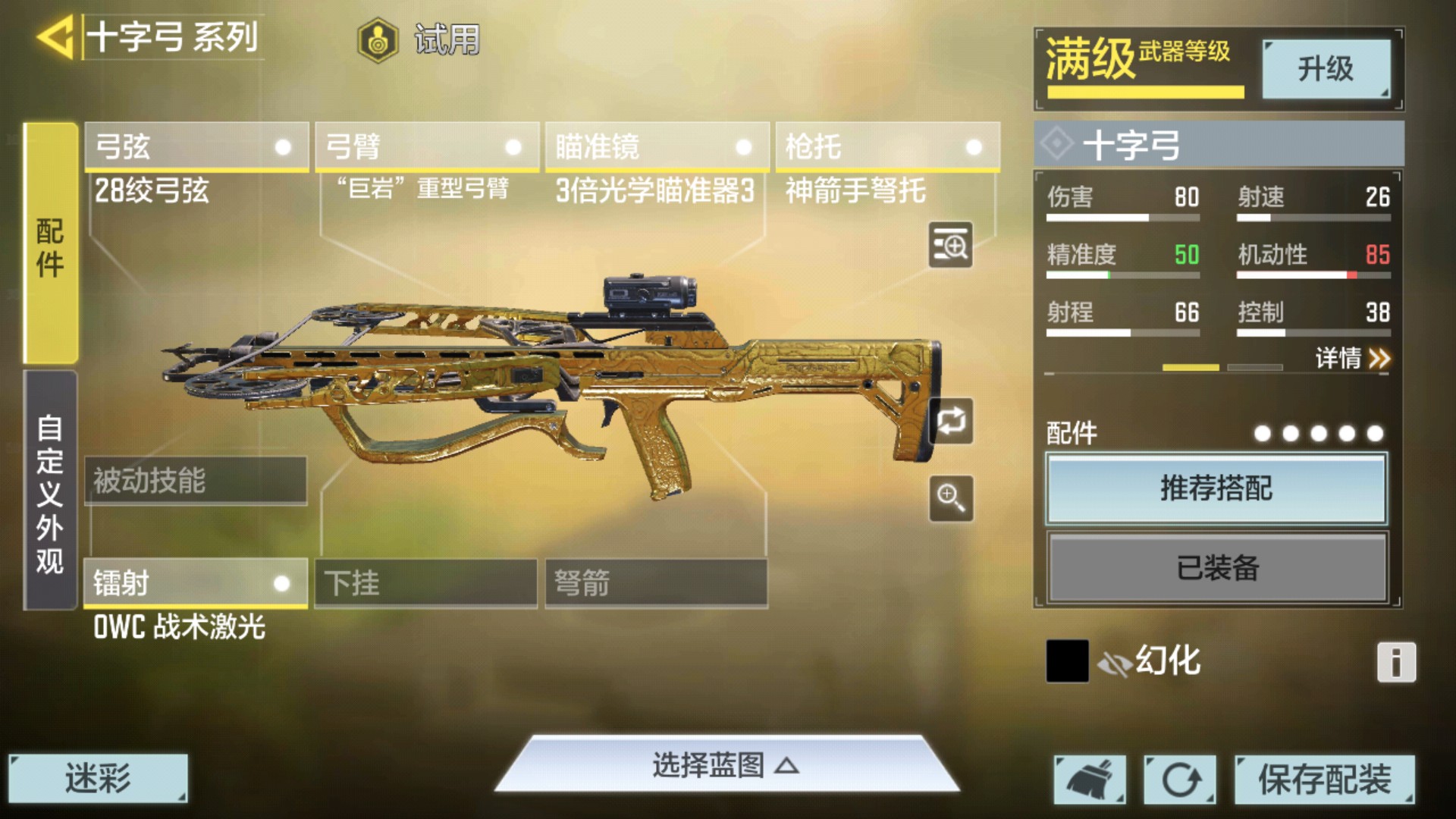
Task: Show 详情 detailed weapon stats
Action: tap(1352, 358)
